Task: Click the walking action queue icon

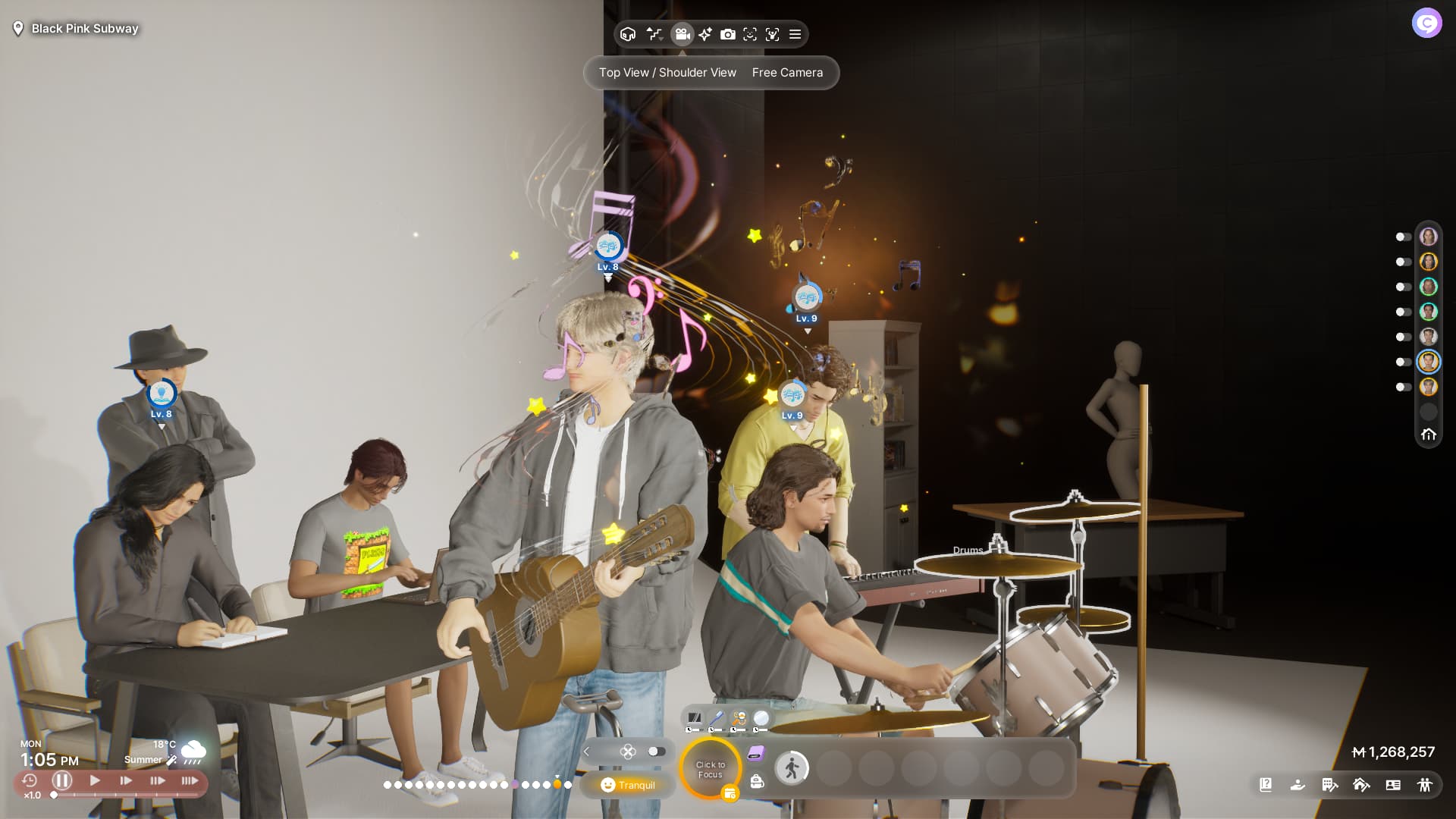Action: 792,769
